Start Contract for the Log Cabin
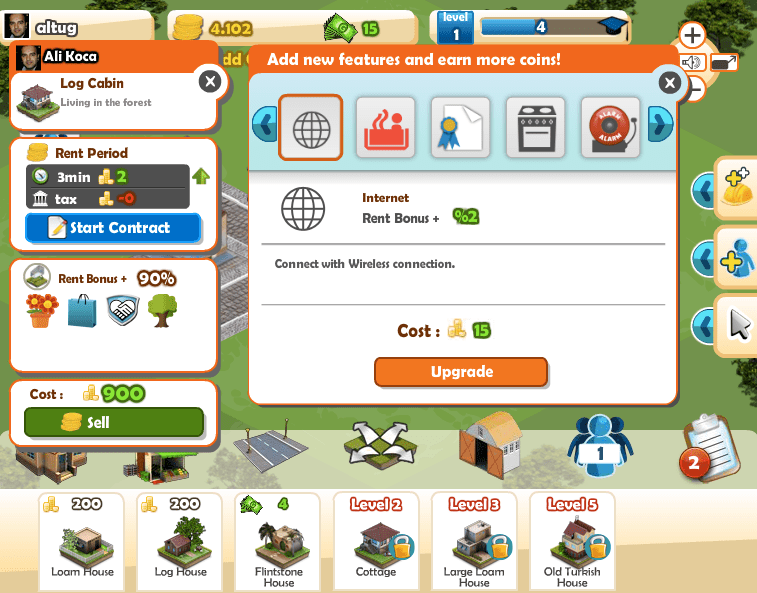The height and width of the screenshot is (593, 757). [113, 228]
